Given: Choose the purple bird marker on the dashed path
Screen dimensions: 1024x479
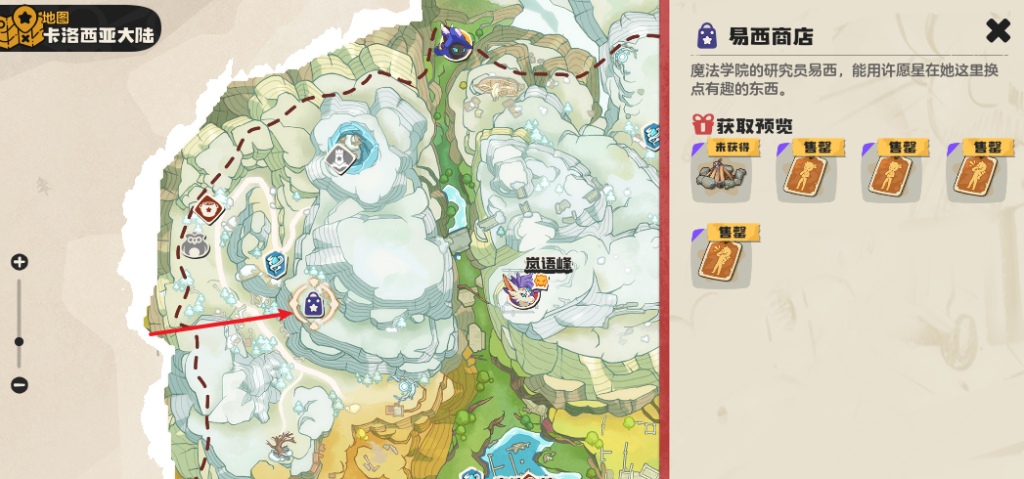Looking at the screenshot, I should click(x=458, y=43).
